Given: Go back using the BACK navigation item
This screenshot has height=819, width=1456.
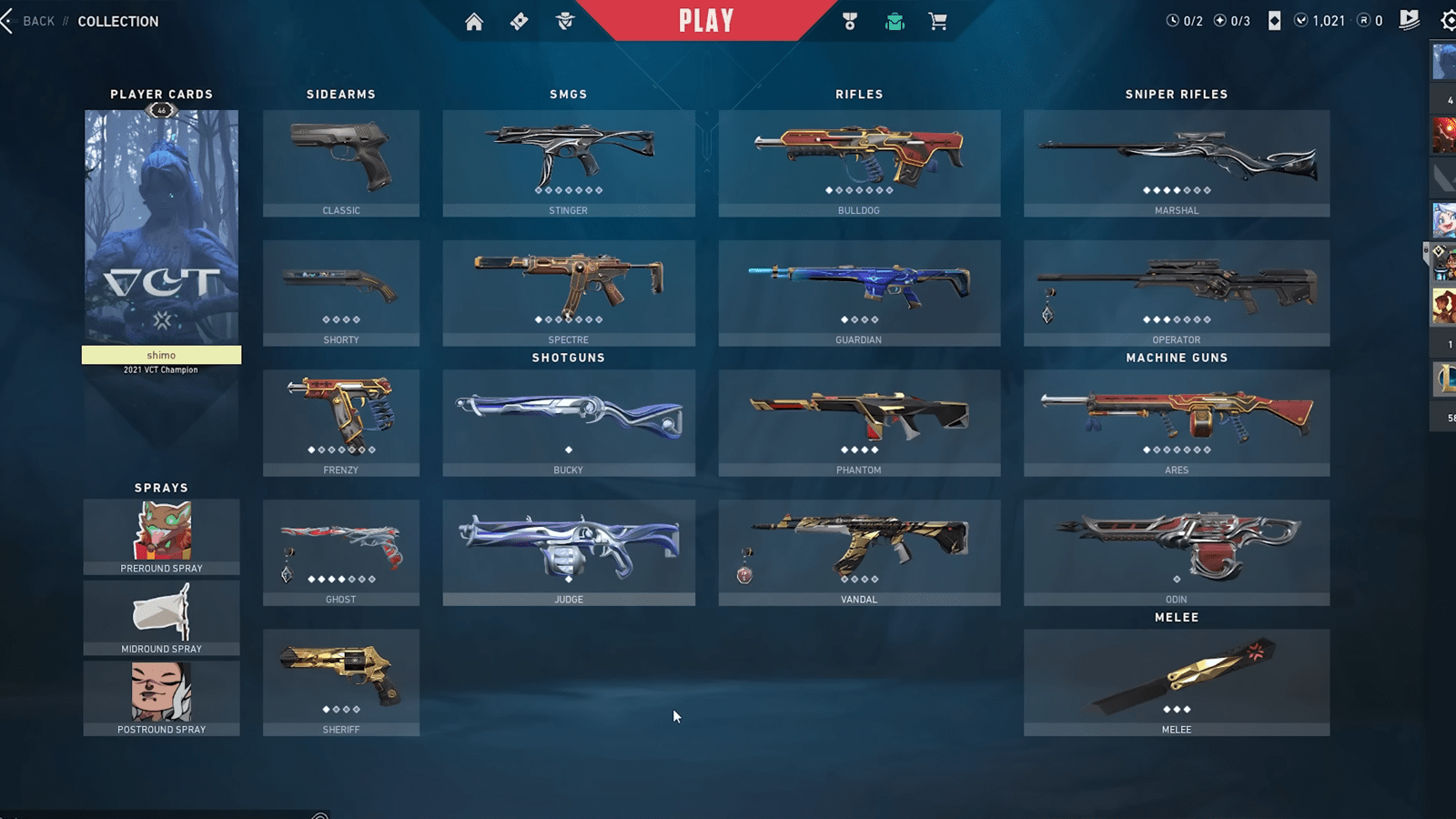Looking at the screenshot, I should pyautogui.click(x=37, y=20).
